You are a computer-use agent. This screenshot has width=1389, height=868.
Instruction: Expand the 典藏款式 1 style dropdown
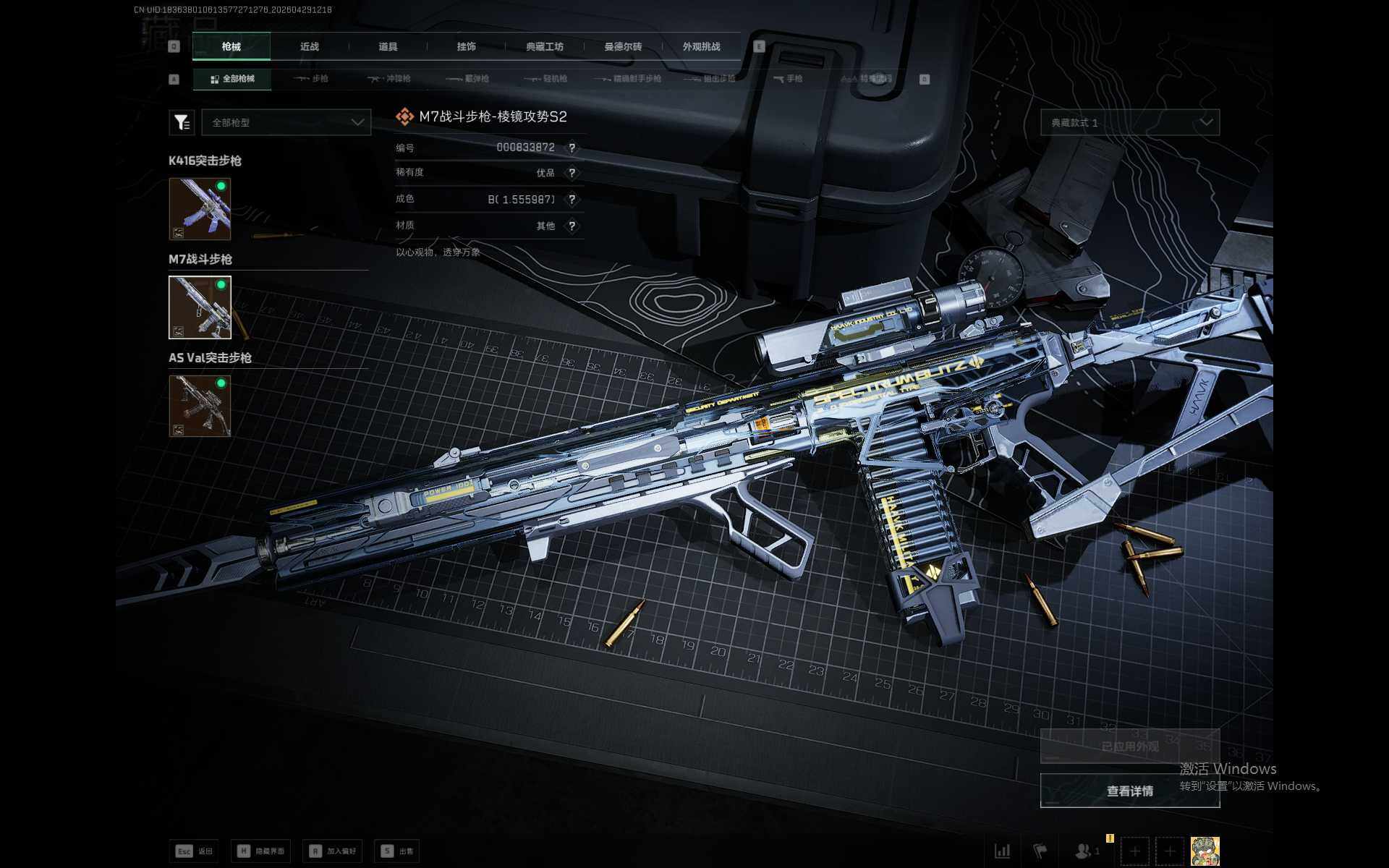(1129, 123)
